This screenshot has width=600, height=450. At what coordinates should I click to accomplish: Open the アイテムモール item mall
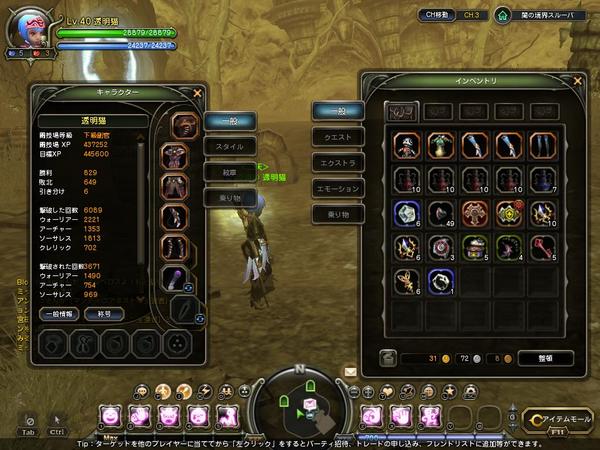click(558, 418)
